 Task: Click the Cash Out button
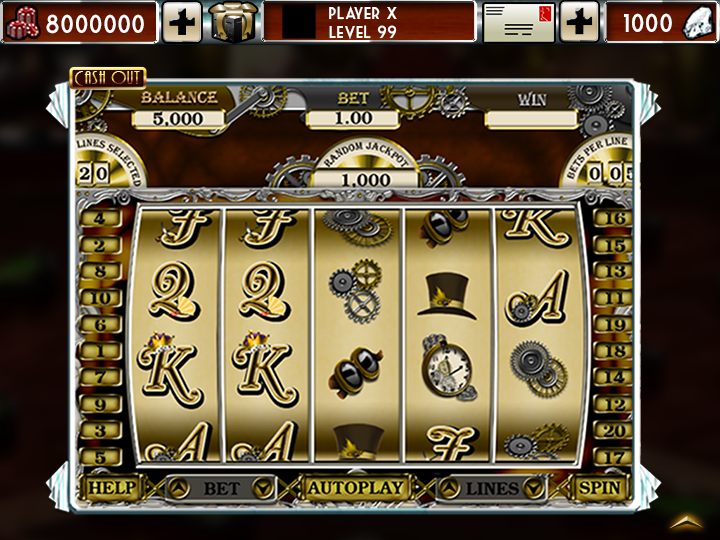point(108,77)
